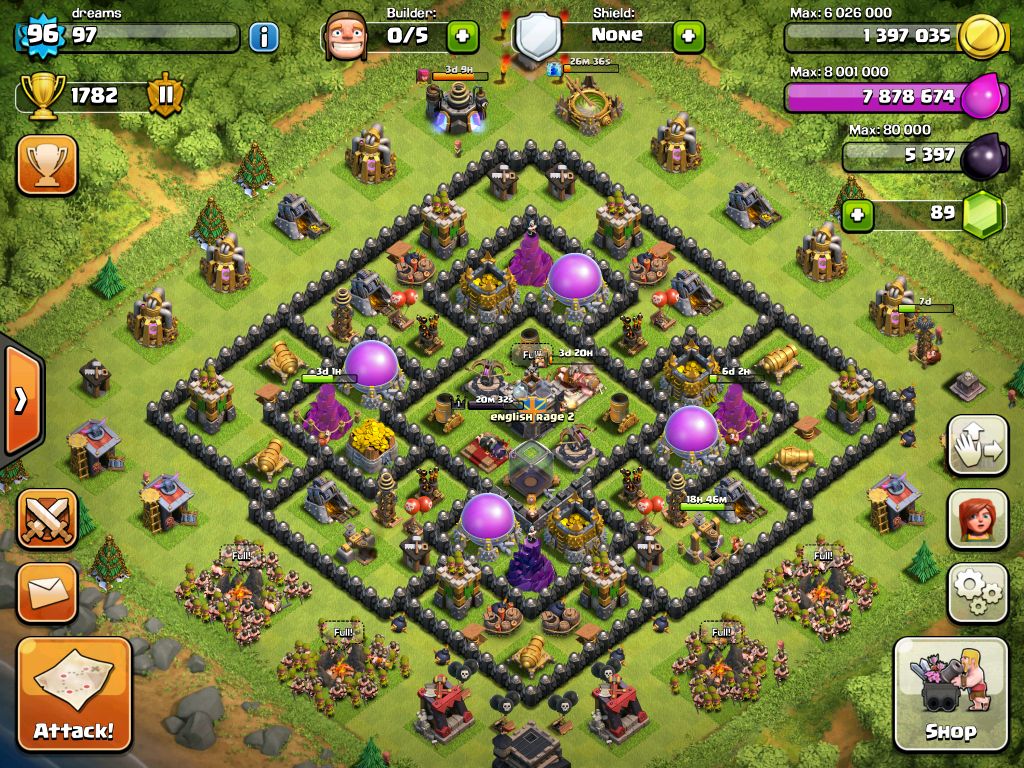Tap the league shield badge

click(165, 96)
